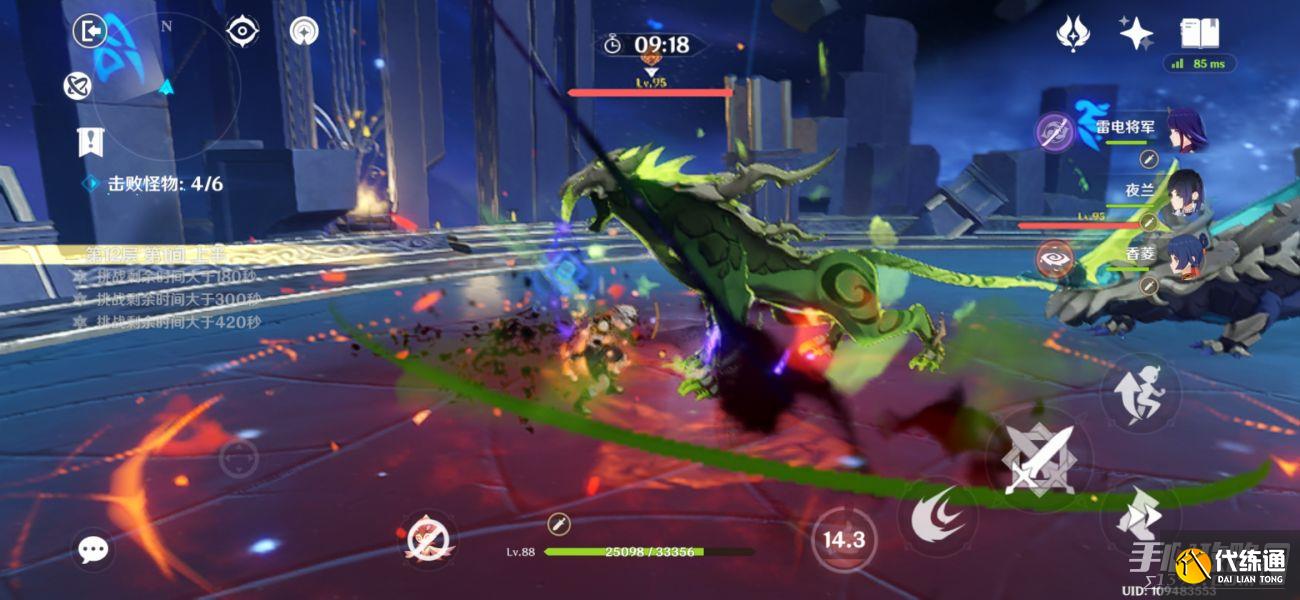This screenshot has width=1300, height=600.
Task: Open the winged Paimon menu icon
Action: pos(1073,33)
